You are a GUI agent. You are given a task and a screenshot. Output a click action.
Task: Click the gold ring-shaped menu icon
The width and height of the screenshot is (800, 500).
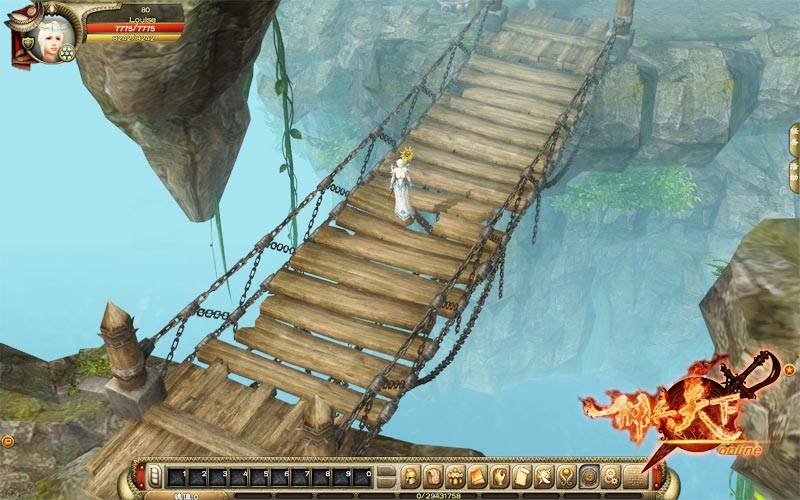pos(567,475)
